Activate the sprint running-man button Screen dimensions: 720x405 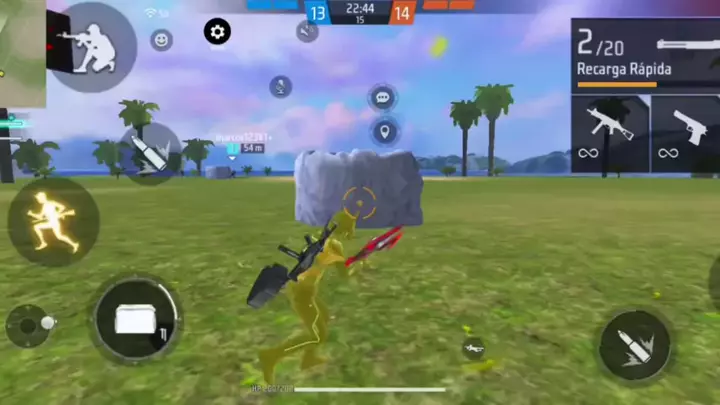pyautogui.click(x=52, y=220)
